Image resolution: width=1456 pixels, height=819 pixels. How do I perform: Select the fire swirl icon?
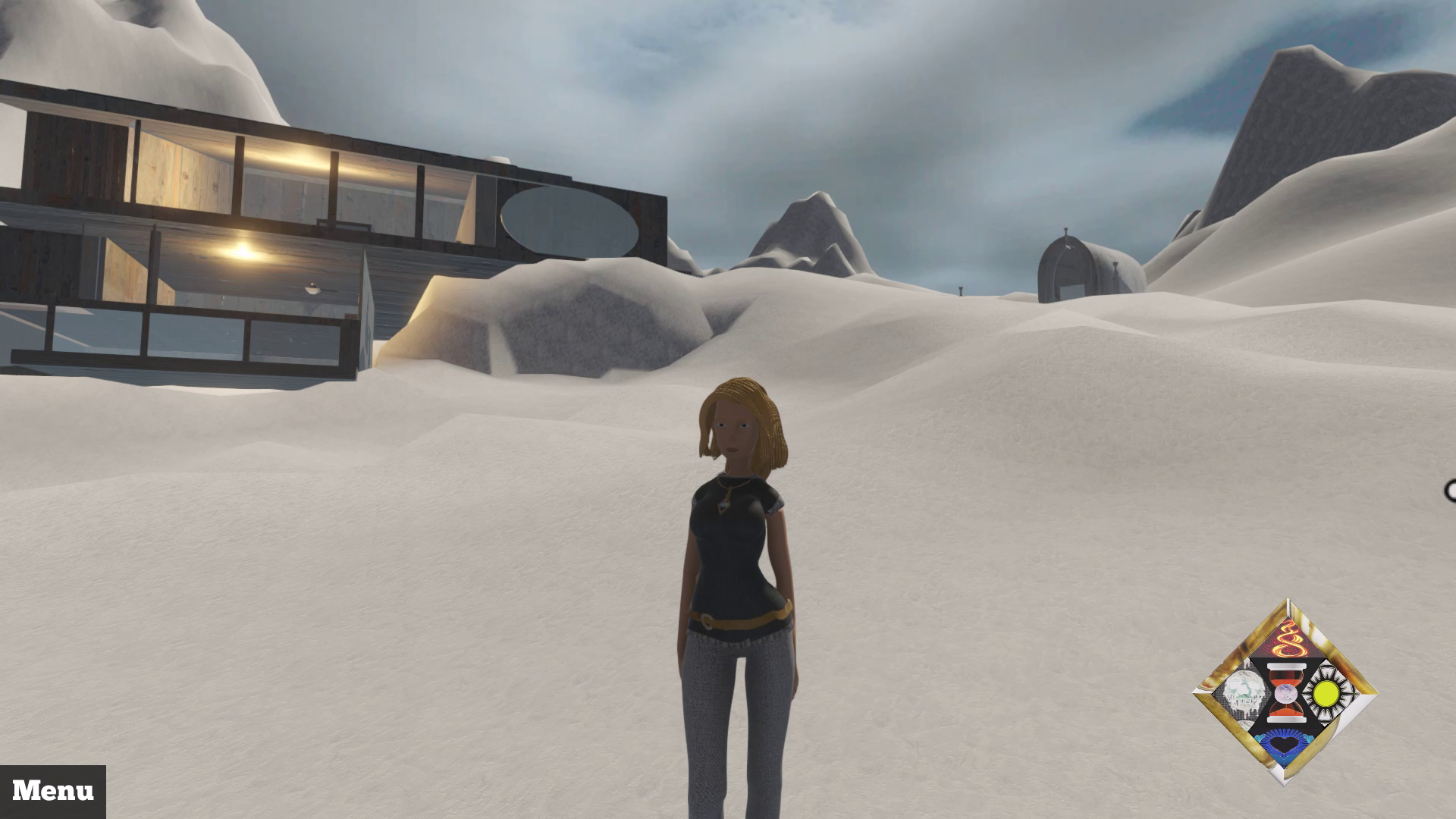point(1288,642)
